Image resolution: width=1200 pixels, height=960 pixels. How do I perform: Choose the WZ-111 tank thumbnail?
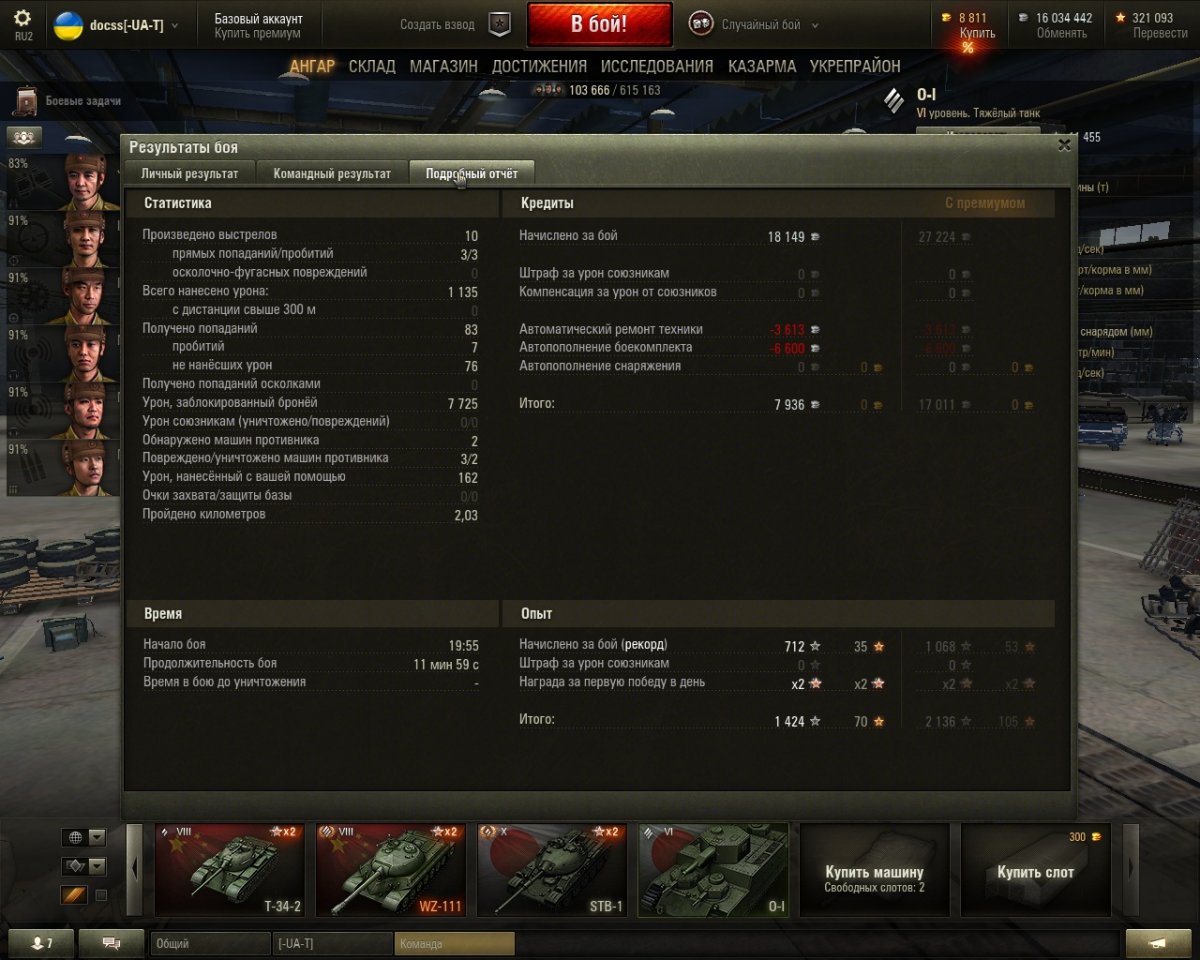(391, 870)
